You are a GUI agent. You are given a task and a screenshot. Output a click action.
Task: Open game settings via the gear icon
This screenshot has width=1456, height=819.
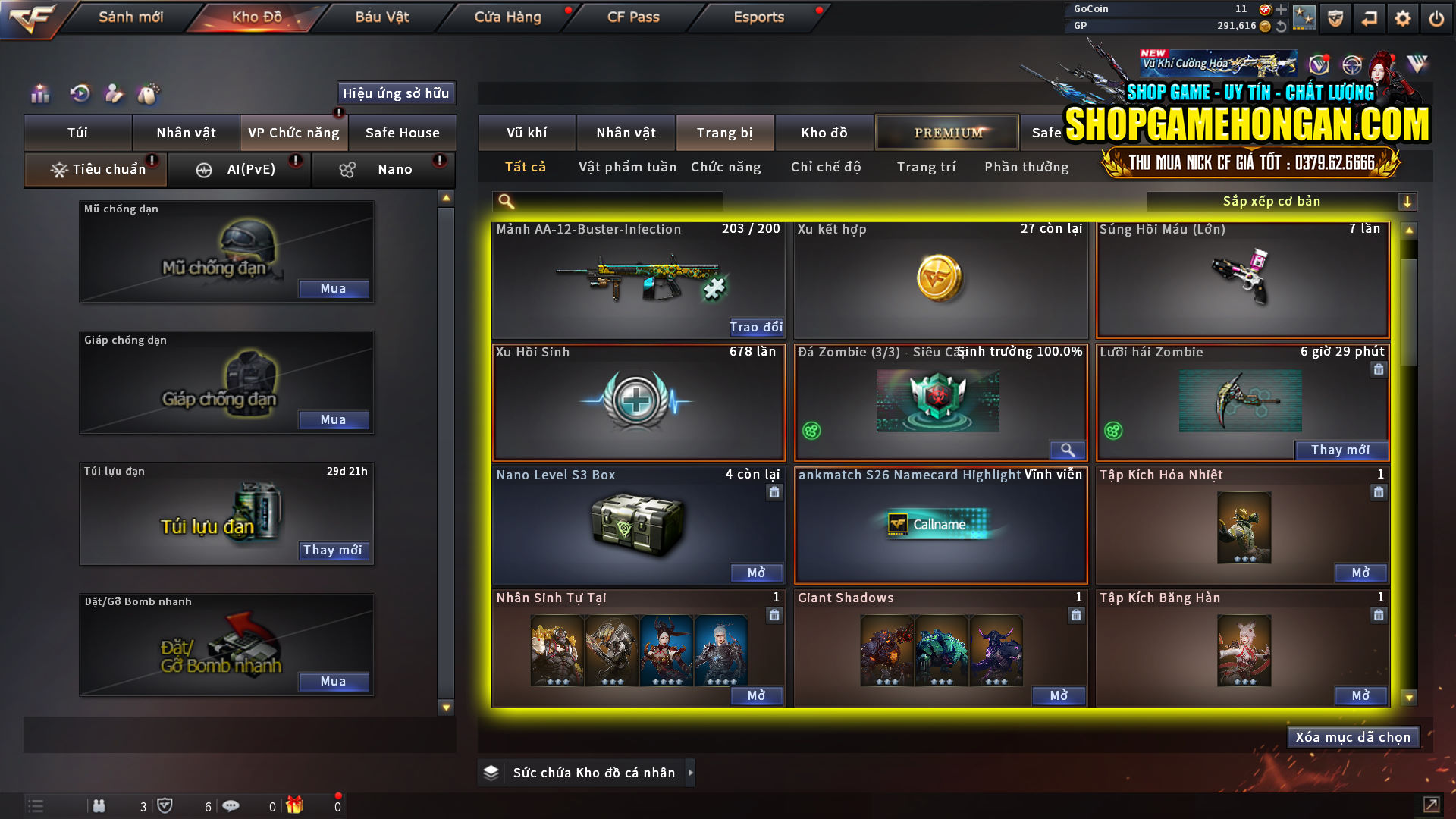(x=1403, y=18)
